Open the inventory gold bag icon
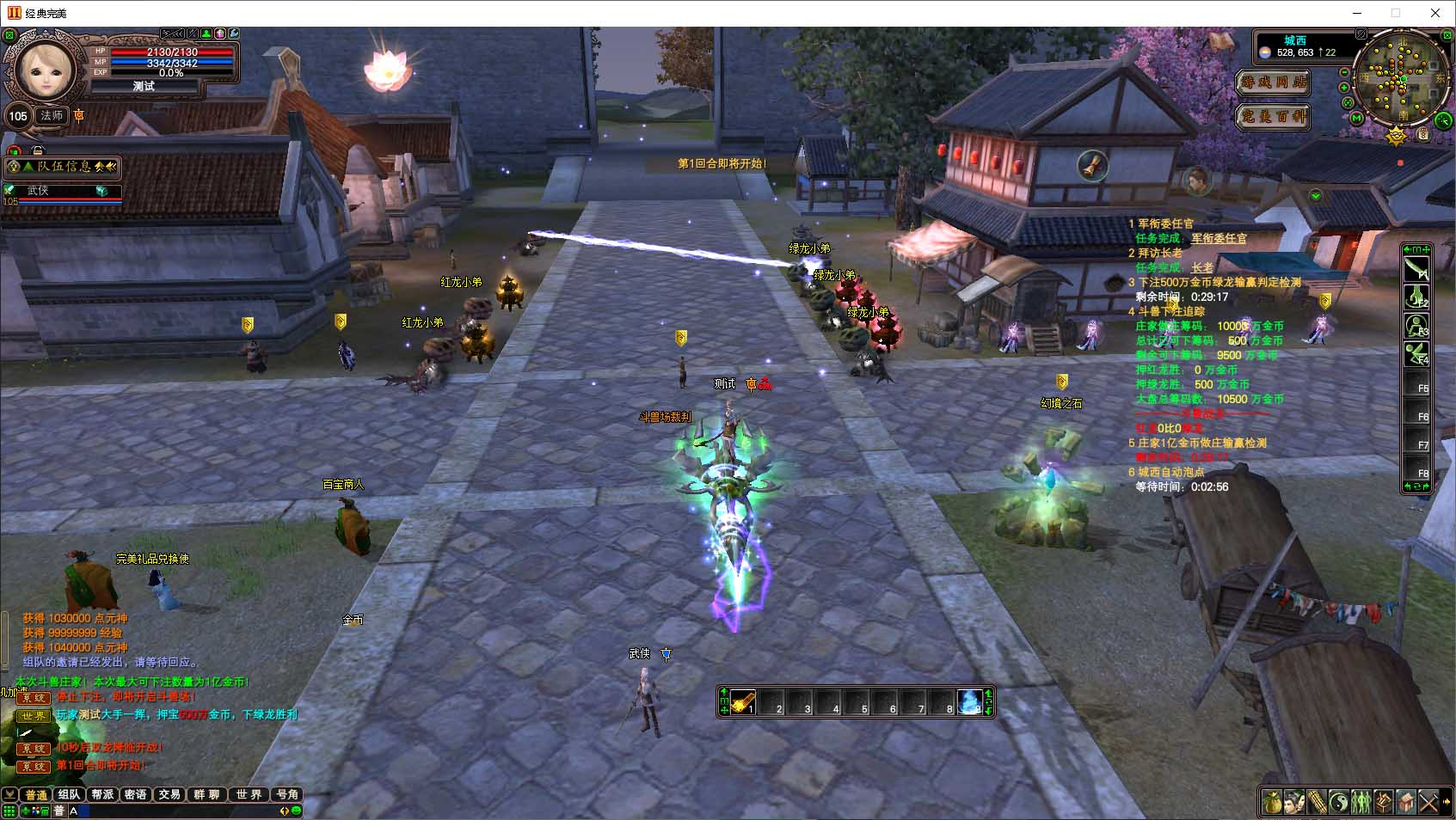The image size is (1456, 820). click(x=1272, y=803)
